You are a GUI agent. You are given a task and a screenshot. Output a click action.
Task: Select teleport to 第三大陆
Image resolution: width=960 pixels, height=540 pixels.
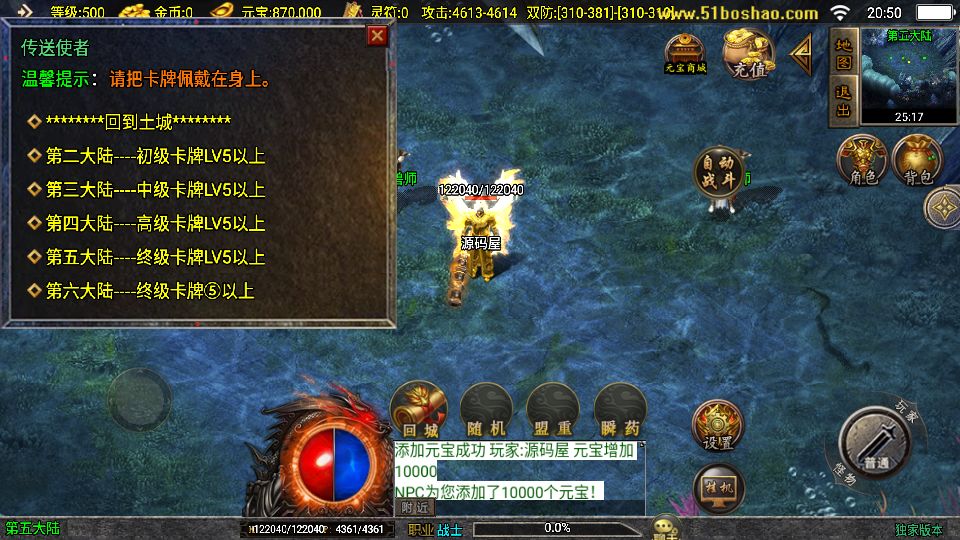click(x=155, y=190)
